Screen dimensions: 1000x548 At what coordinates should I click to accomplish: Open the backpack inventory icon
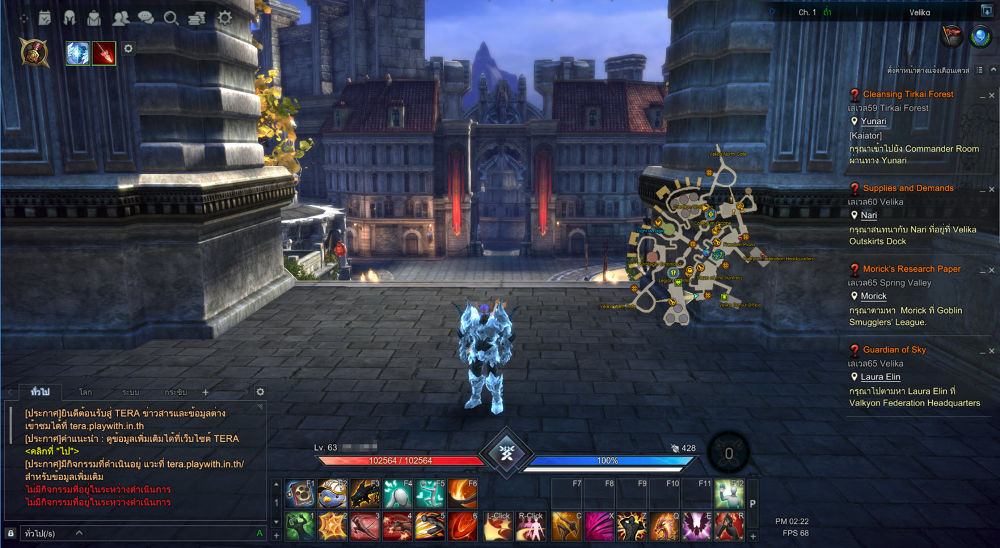[94, 17]
